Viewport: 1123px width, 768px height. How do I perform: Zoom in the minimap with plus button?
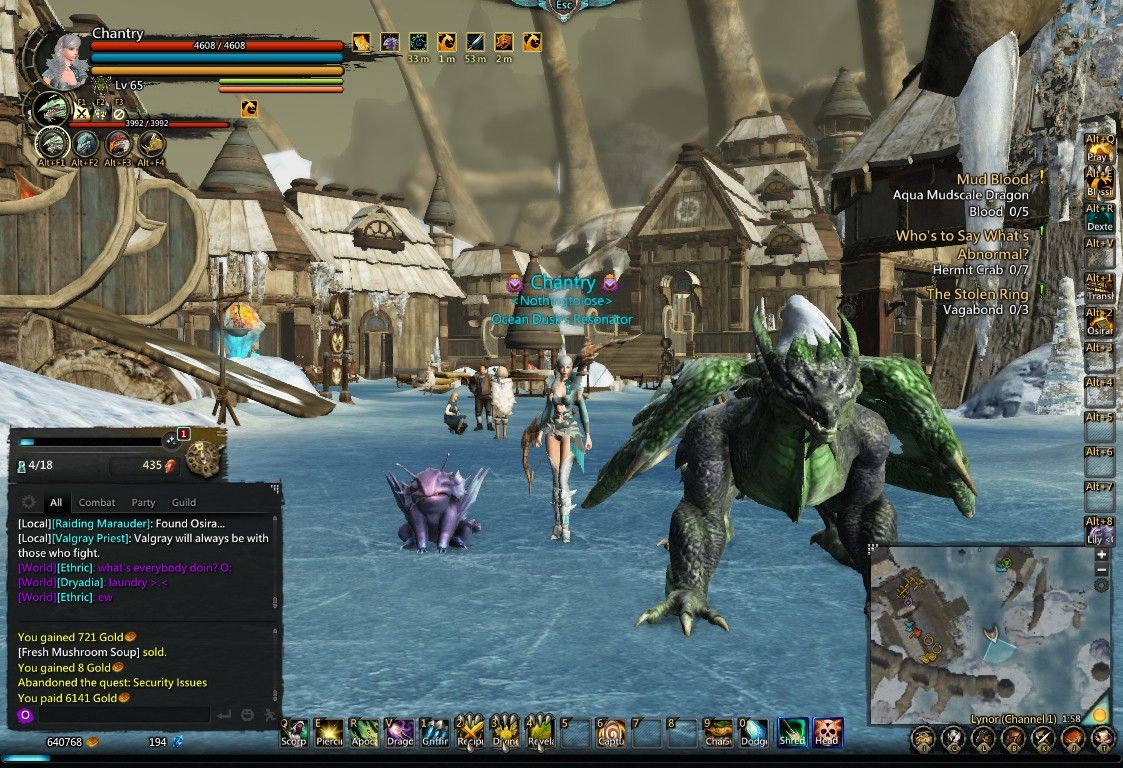pos(1101,554)
